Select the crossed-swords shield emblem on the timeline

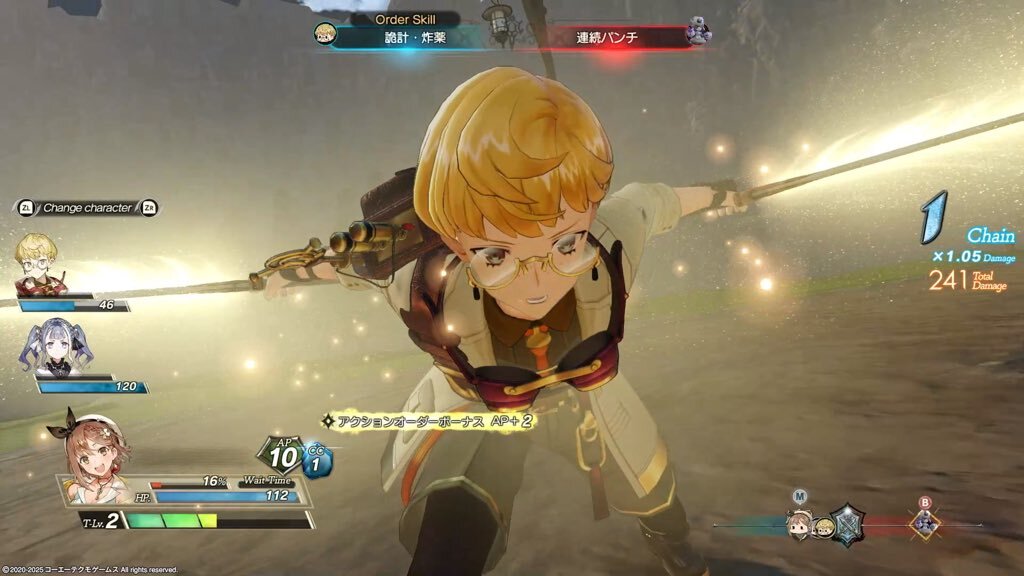(848, 523)
